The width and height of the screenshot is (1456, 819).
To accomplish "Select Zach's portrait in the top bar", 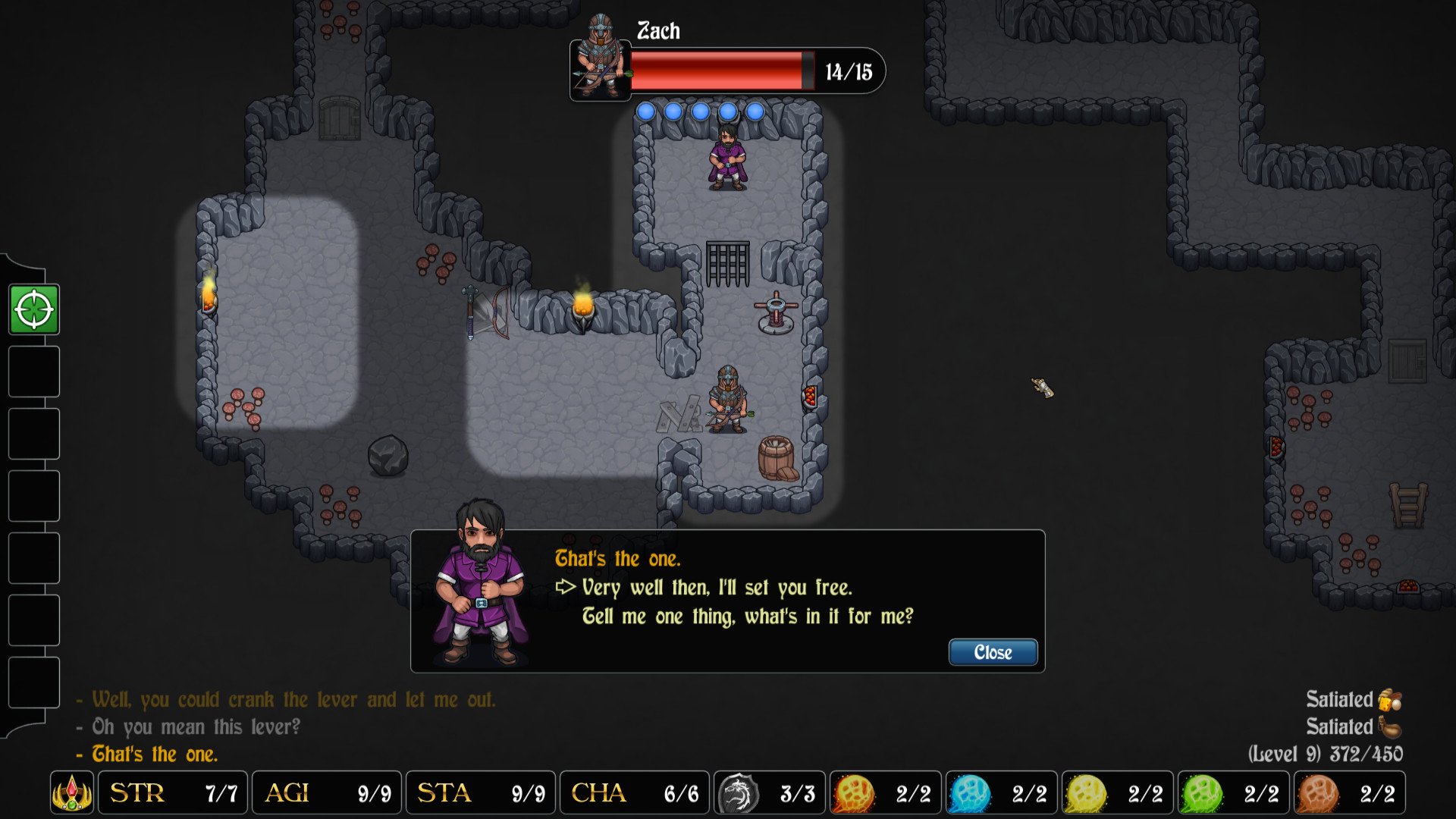I will coord(600,59).
